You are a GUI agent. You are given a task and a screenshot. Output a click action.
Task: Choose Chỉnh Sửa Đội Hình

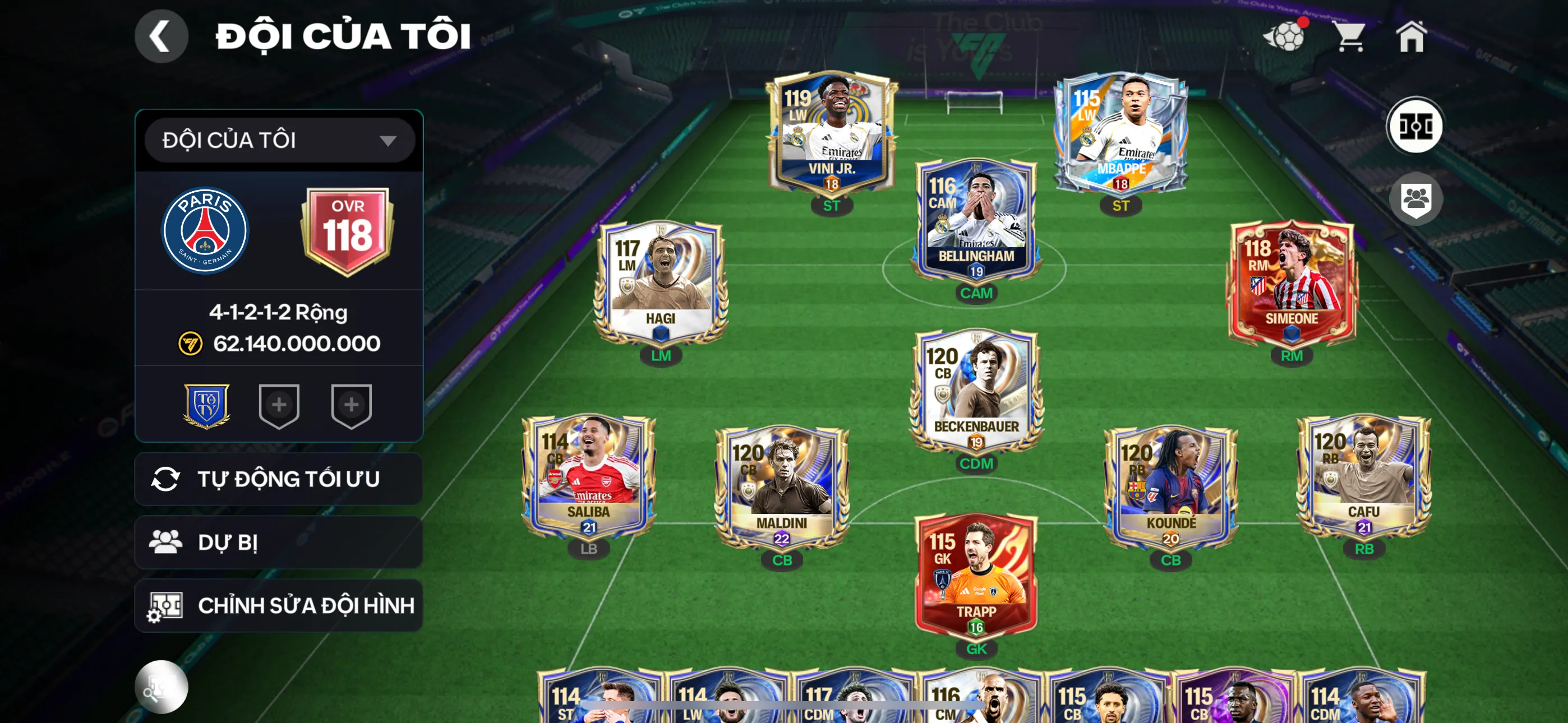click(279, 605)
